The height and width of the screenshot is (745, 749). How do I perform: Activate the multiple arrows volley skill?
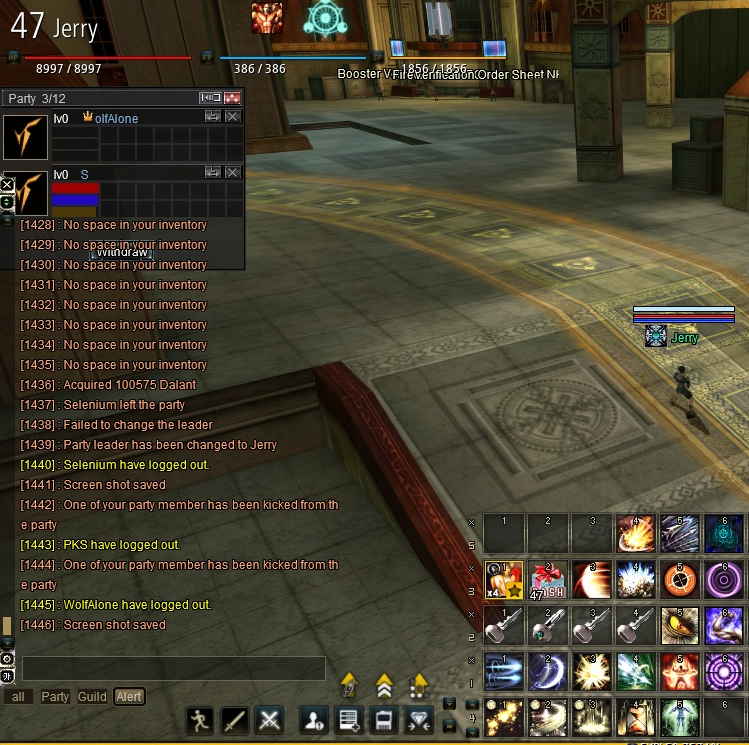pyautogui.click(x=680, y=534)
